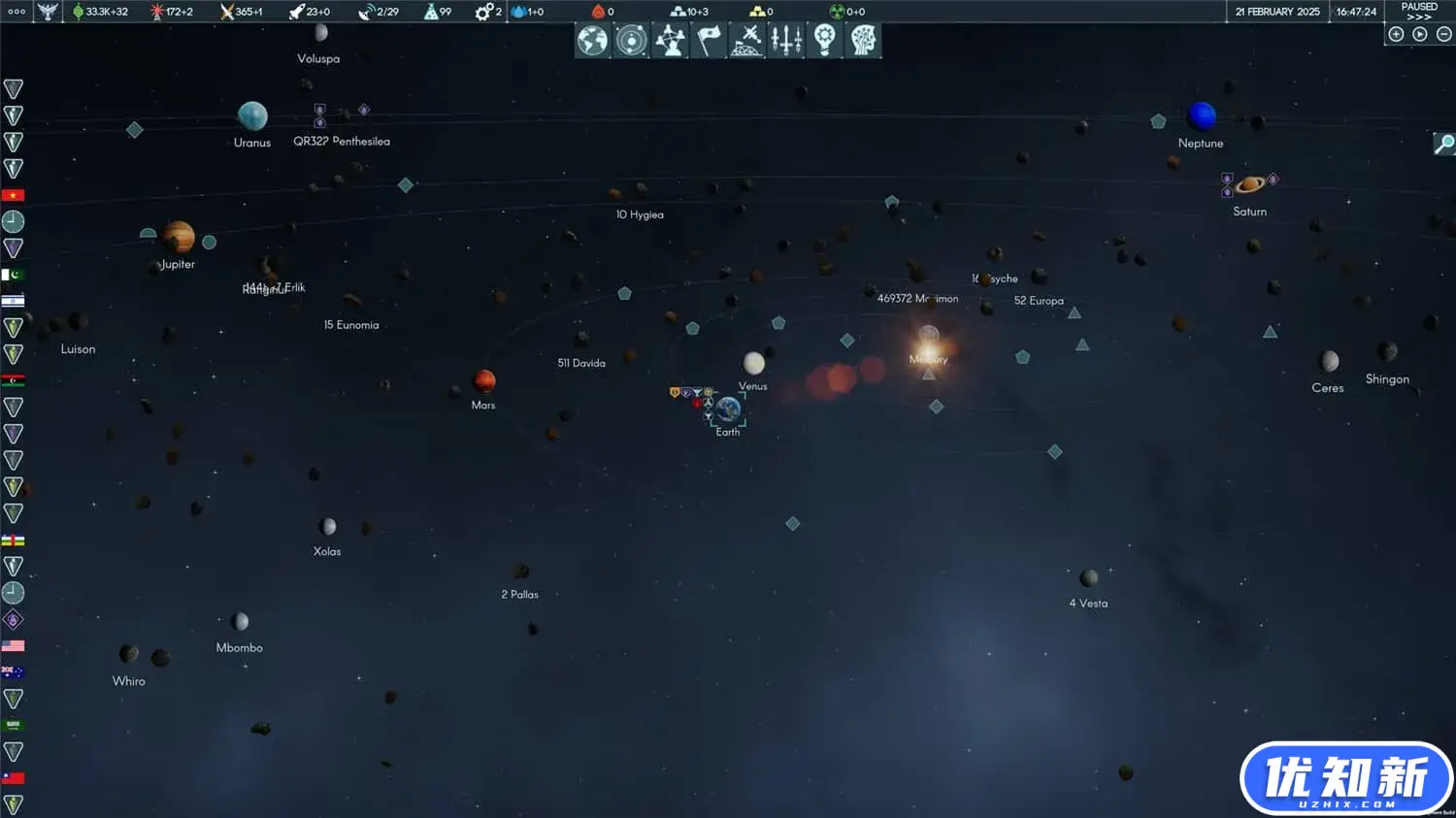Open the nations flag panel
The height and width of the screenshot is (818, 1456).
point(709,41)
